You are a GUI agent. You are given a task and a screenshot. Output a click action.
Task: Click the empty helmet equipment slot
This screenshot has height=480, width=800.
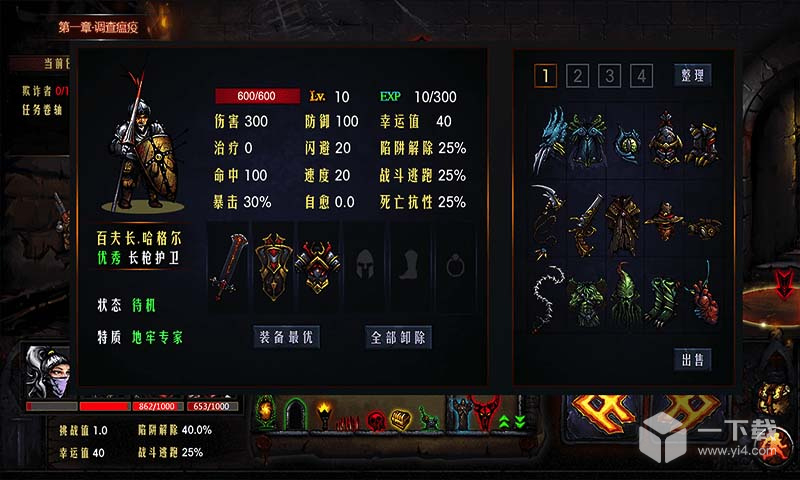(x=364, y=270)
